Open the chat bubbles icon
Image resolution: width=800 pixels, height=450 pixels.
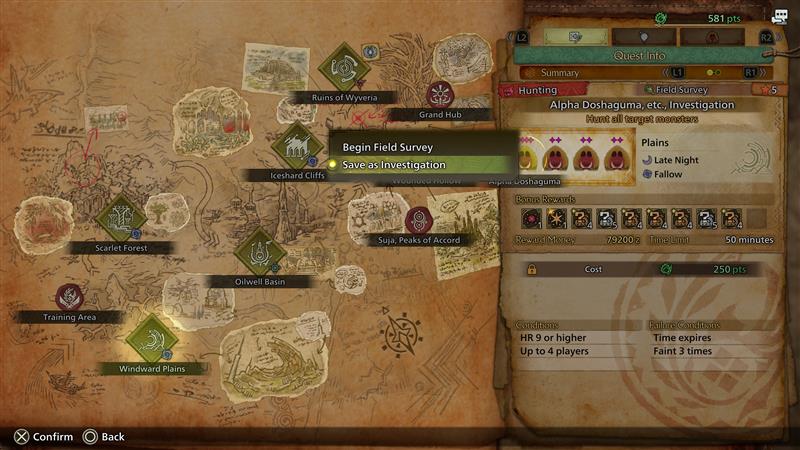click(x=779, y=17)
